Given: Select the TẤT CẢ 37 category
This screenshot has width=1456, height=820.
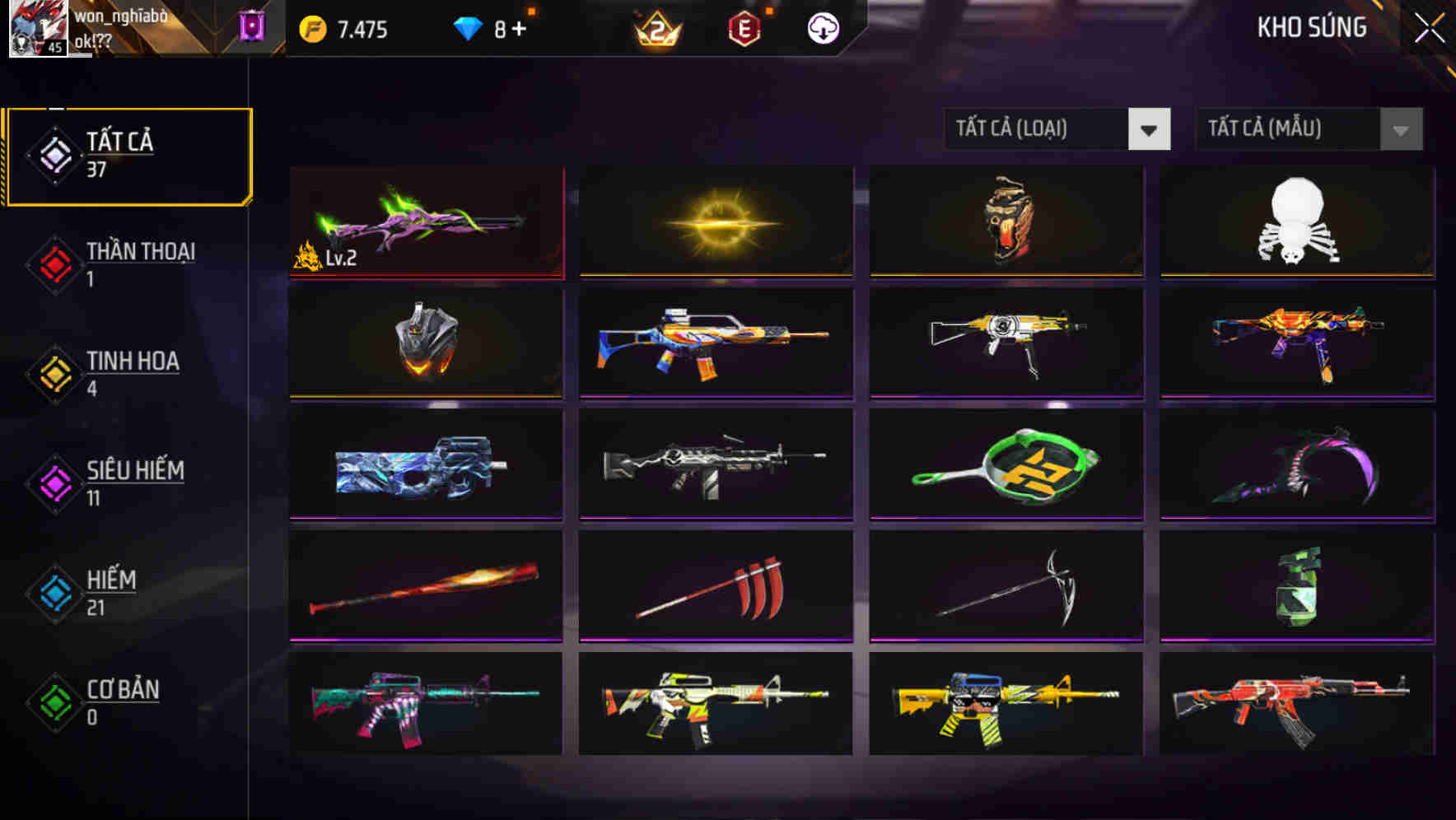Looking at the screenshot, I should point(128,155).
